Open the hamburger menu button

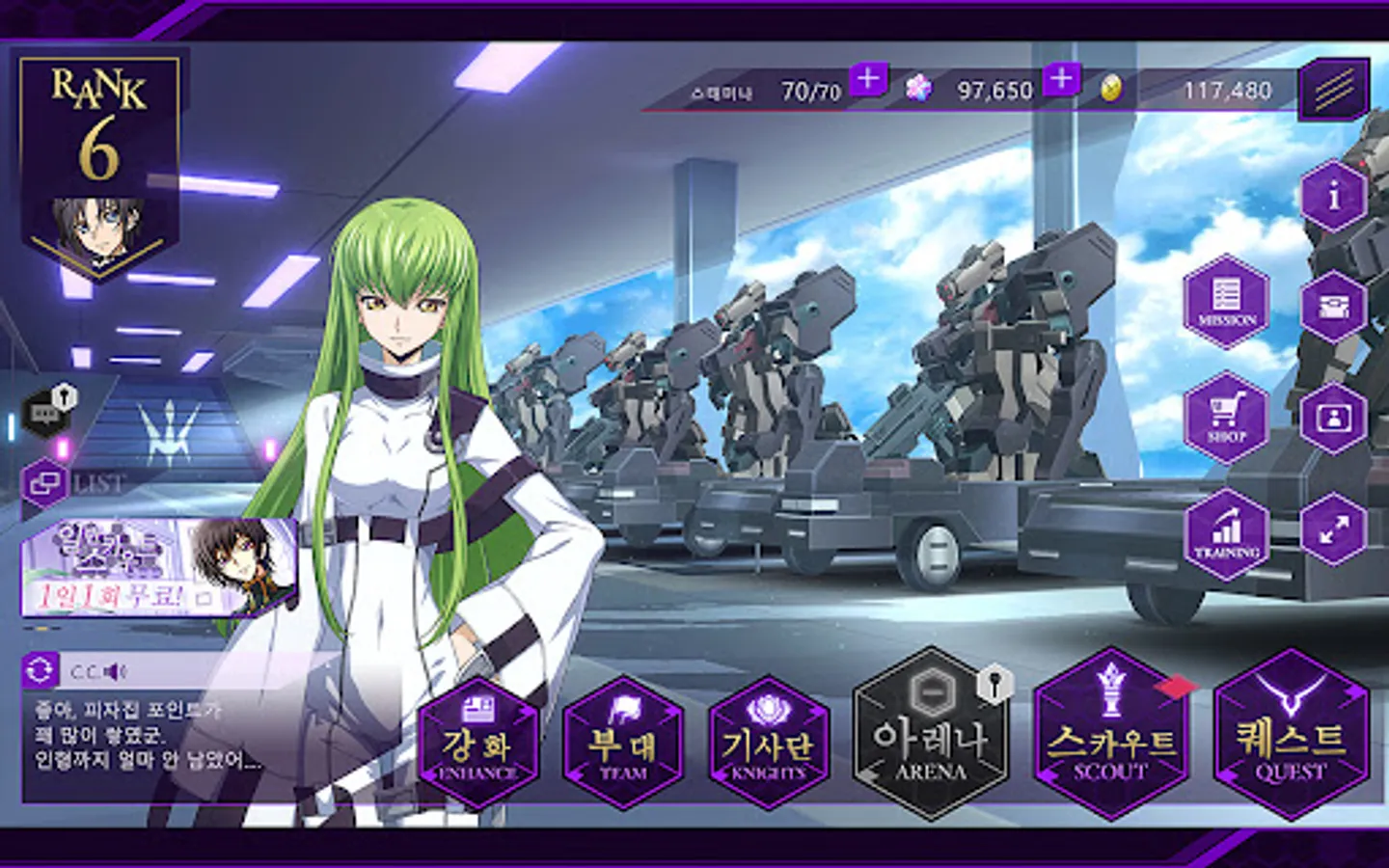point(1334,90)
